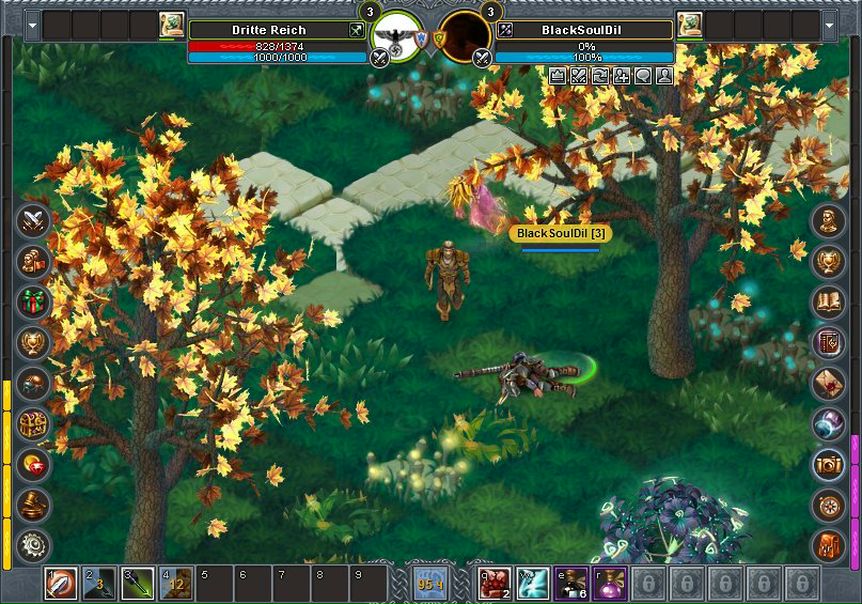Open the treasure chest icon
Screen dimensions: 862x604
point(34,424)
